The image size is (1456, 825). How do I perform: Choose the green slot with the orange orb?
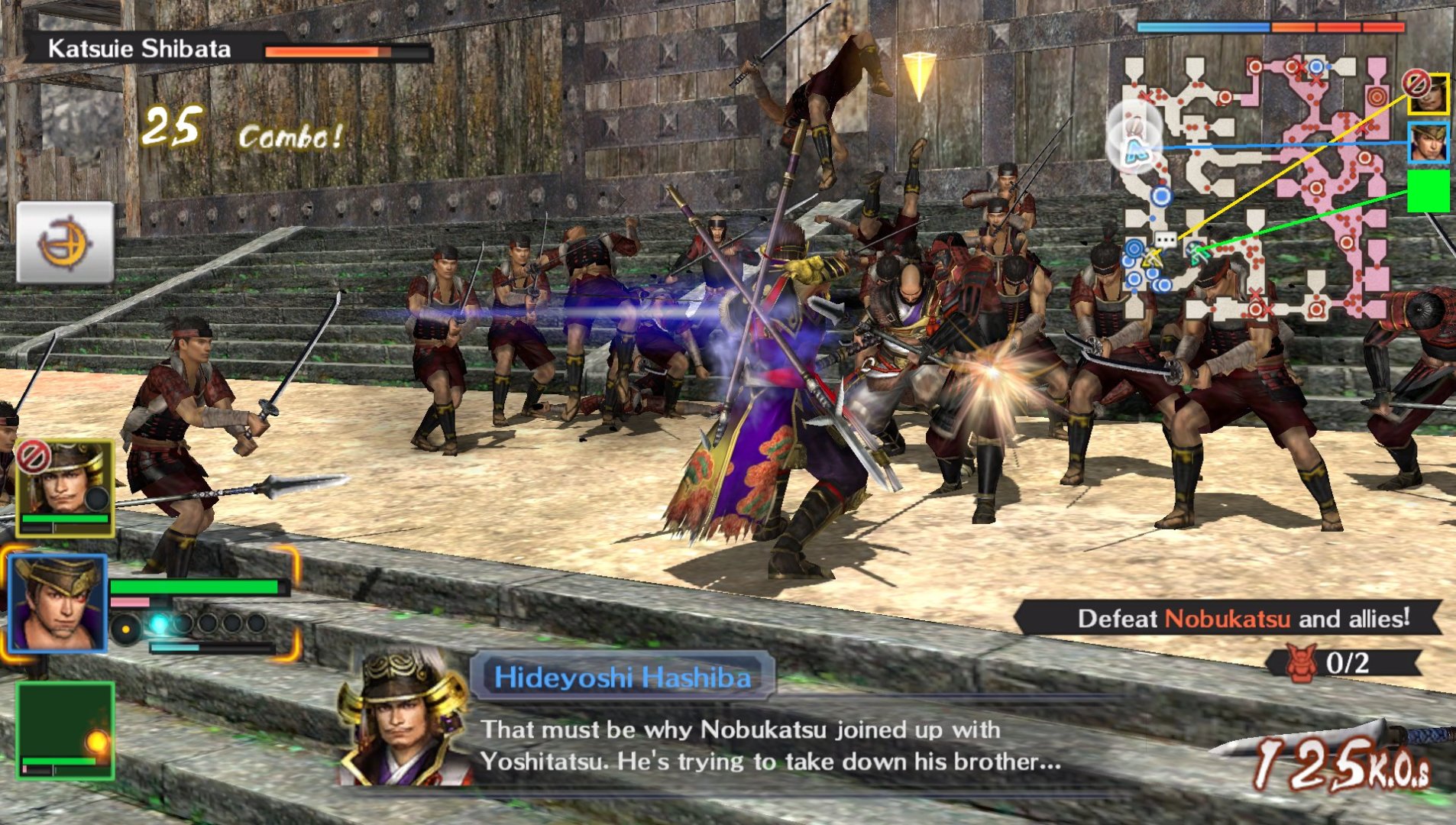click(x=66, y=730)
